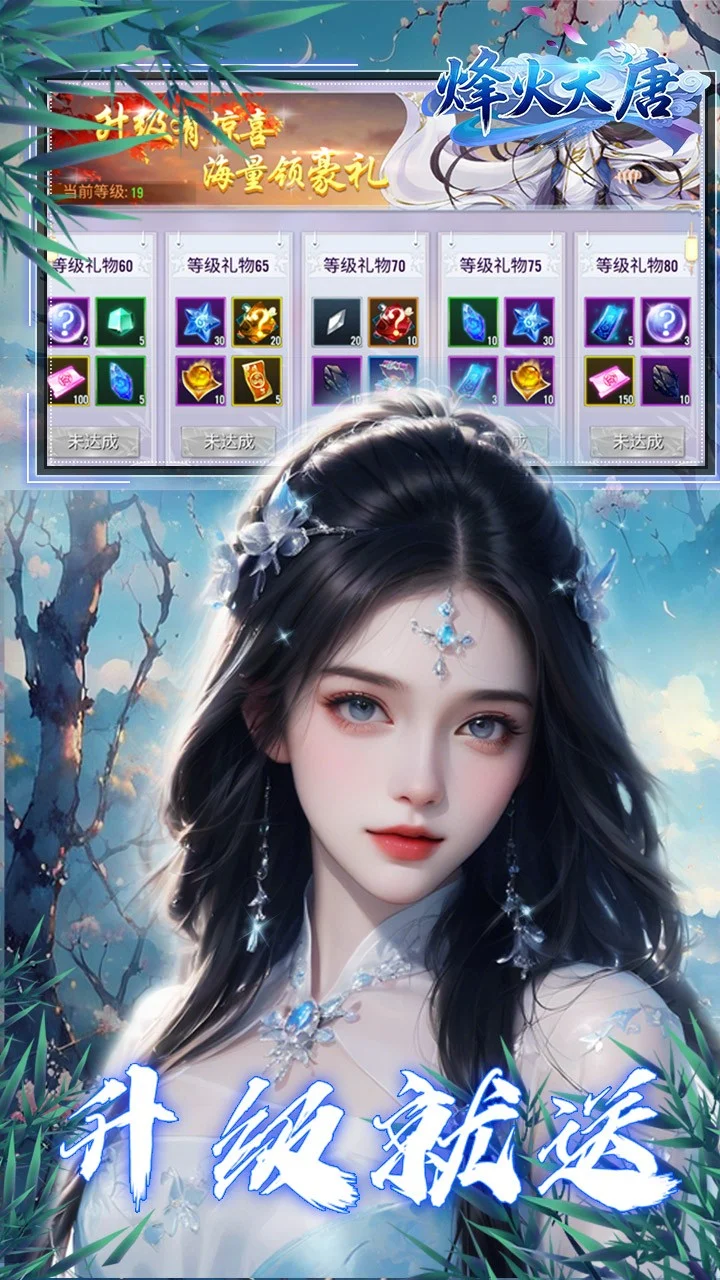
Task: Select the blue star in level 65 gift
Action: click(x=200, y=322)
